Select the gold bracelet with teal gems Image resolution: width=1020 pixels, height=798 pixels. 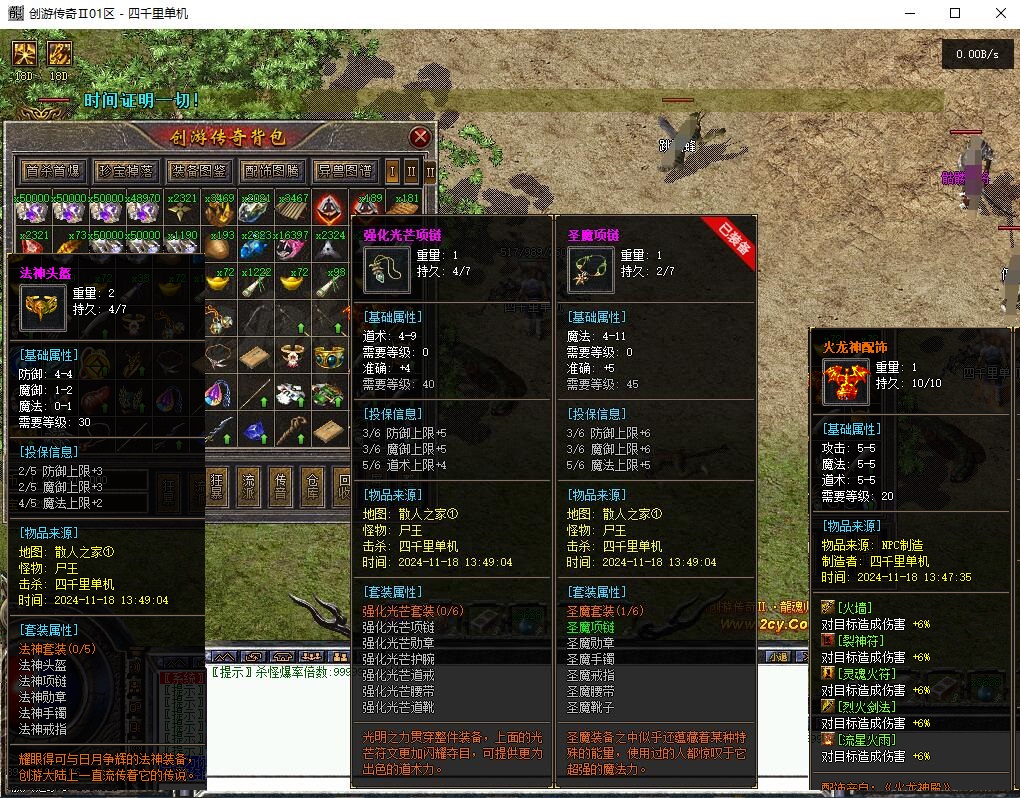[x=328, y=356]
